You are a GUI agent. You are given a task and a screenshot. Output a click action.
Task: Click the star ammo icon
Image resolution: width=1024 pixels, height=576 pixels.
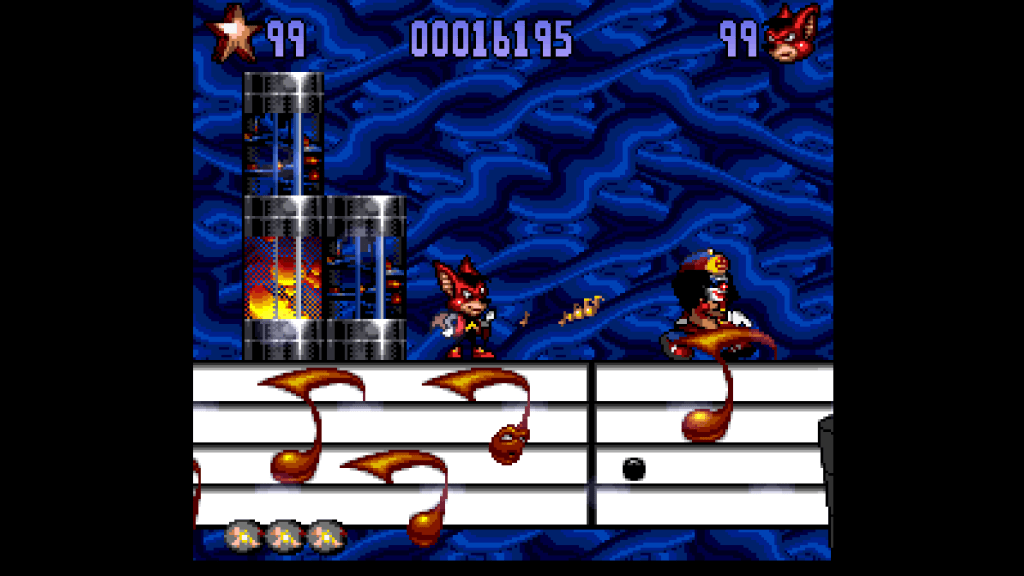pos(232,34)
